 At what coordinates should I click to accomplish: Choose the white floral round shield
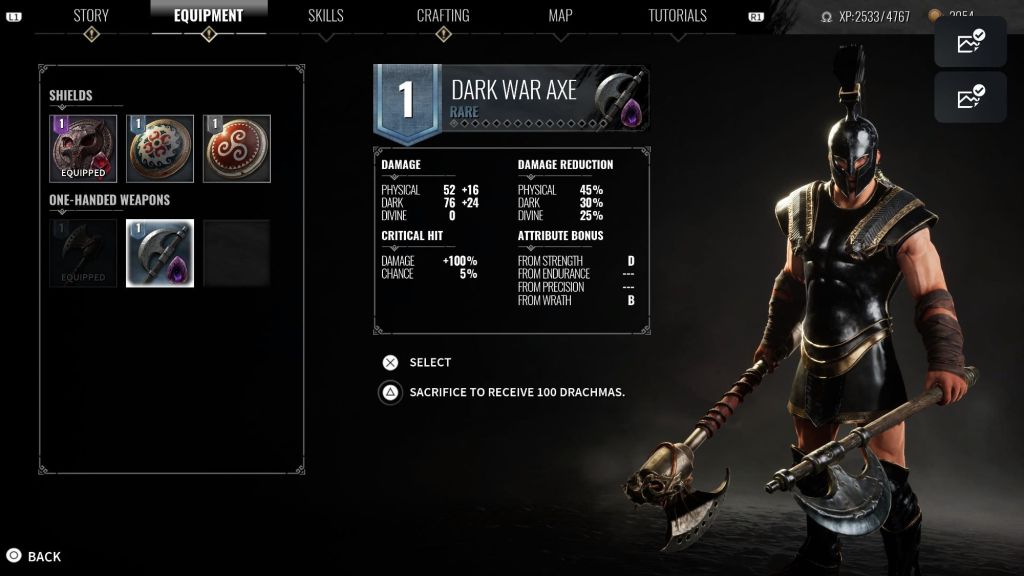pos(160,149)
